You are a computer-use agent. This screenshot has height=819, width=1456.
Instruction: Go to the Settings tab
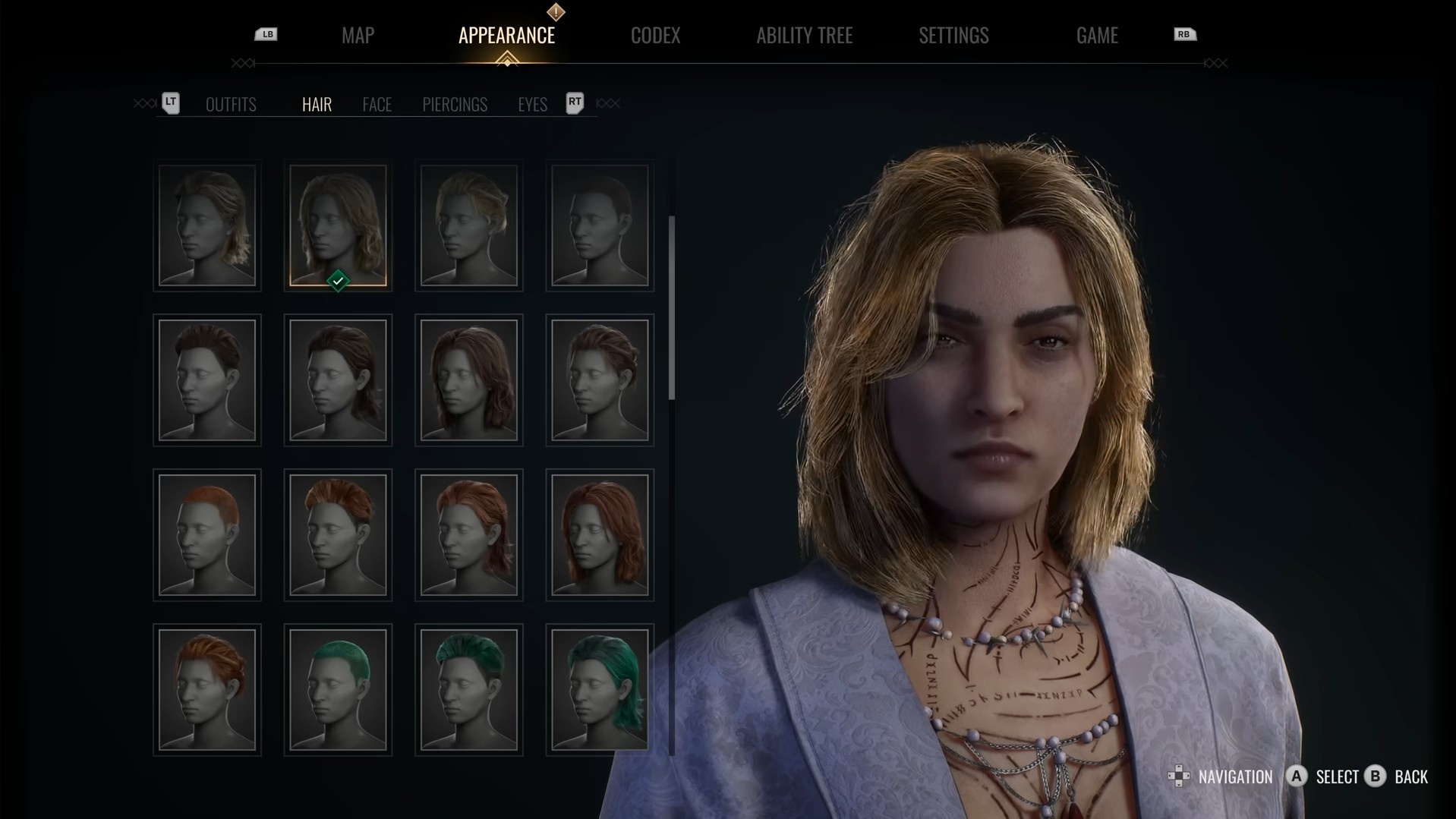(x=953, y=36)
